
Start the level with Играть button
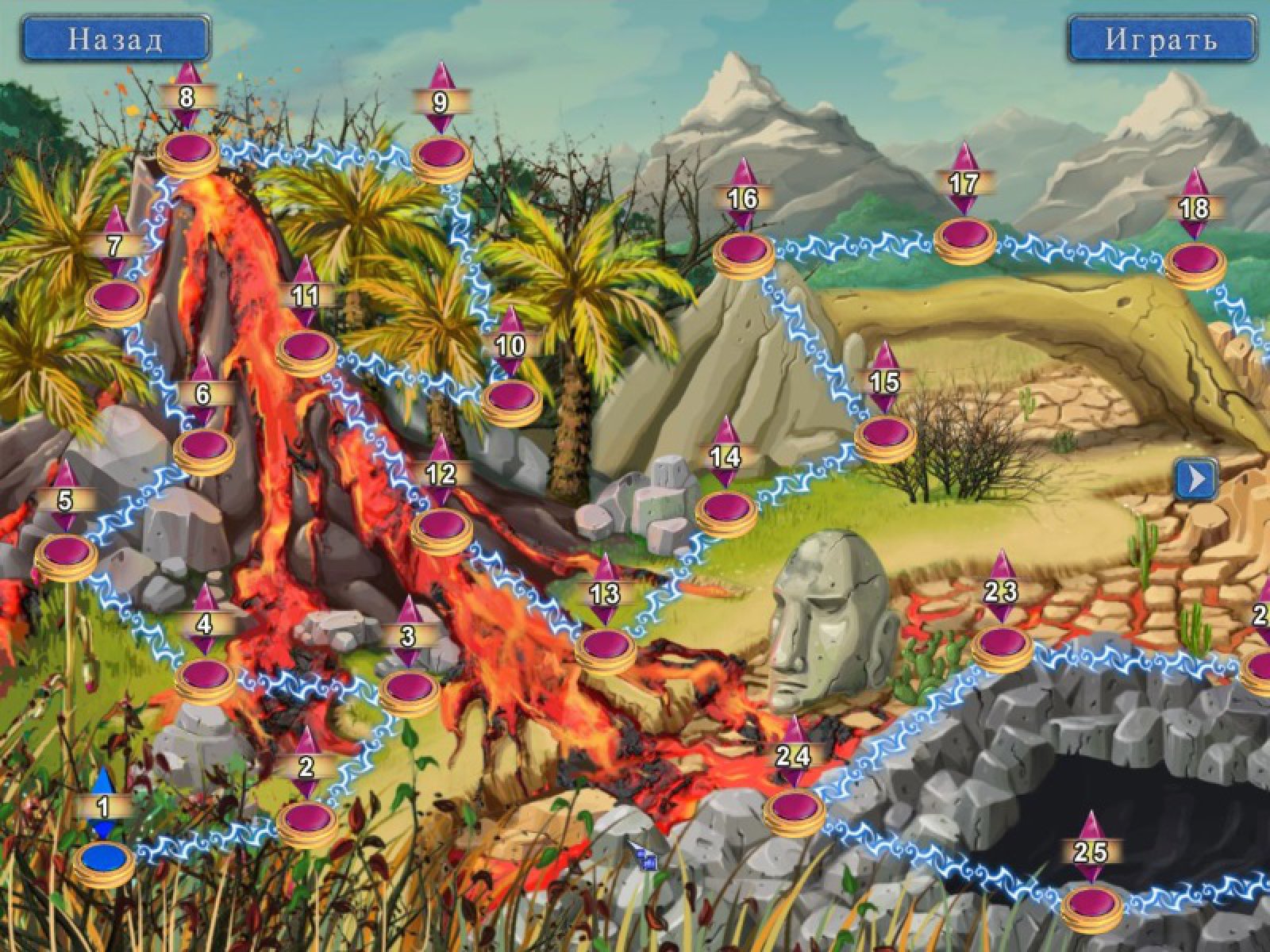1161,39
